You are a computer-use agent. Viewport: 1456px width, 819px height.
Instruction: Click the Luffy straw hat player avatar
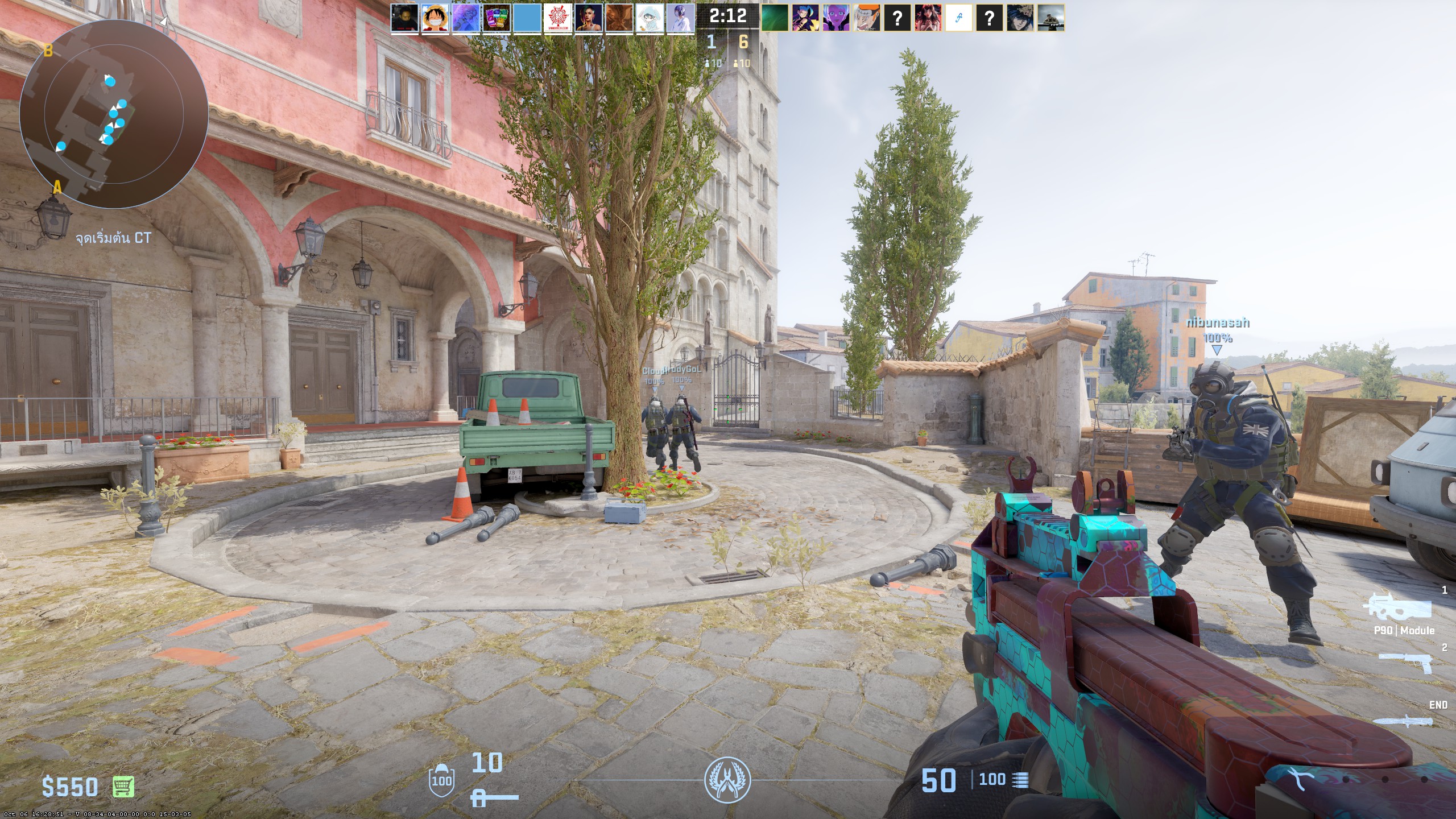[x=435, y=18]
